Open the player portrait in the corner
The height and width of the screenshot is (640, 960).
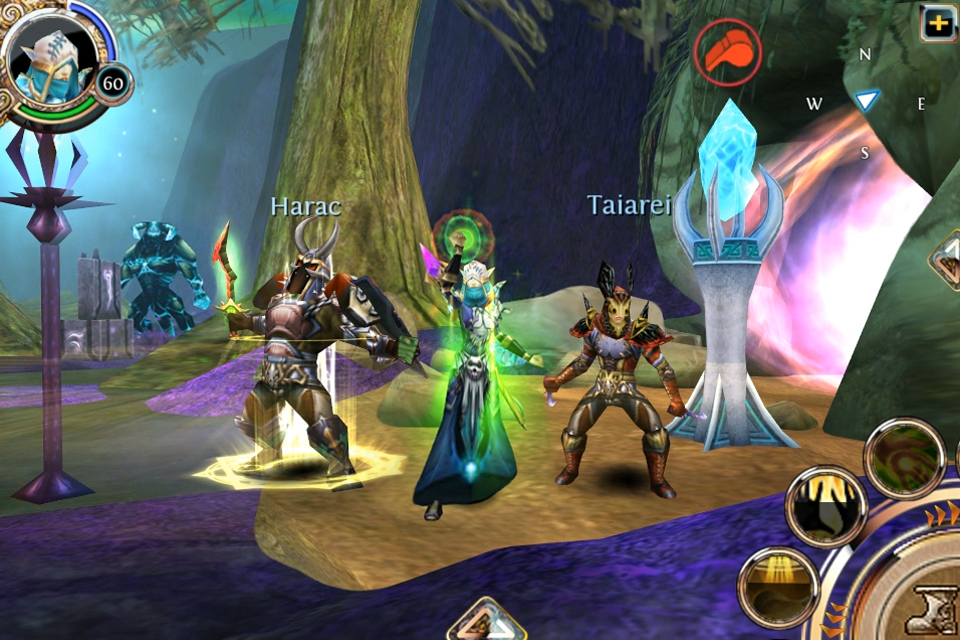tap(50, 62)
